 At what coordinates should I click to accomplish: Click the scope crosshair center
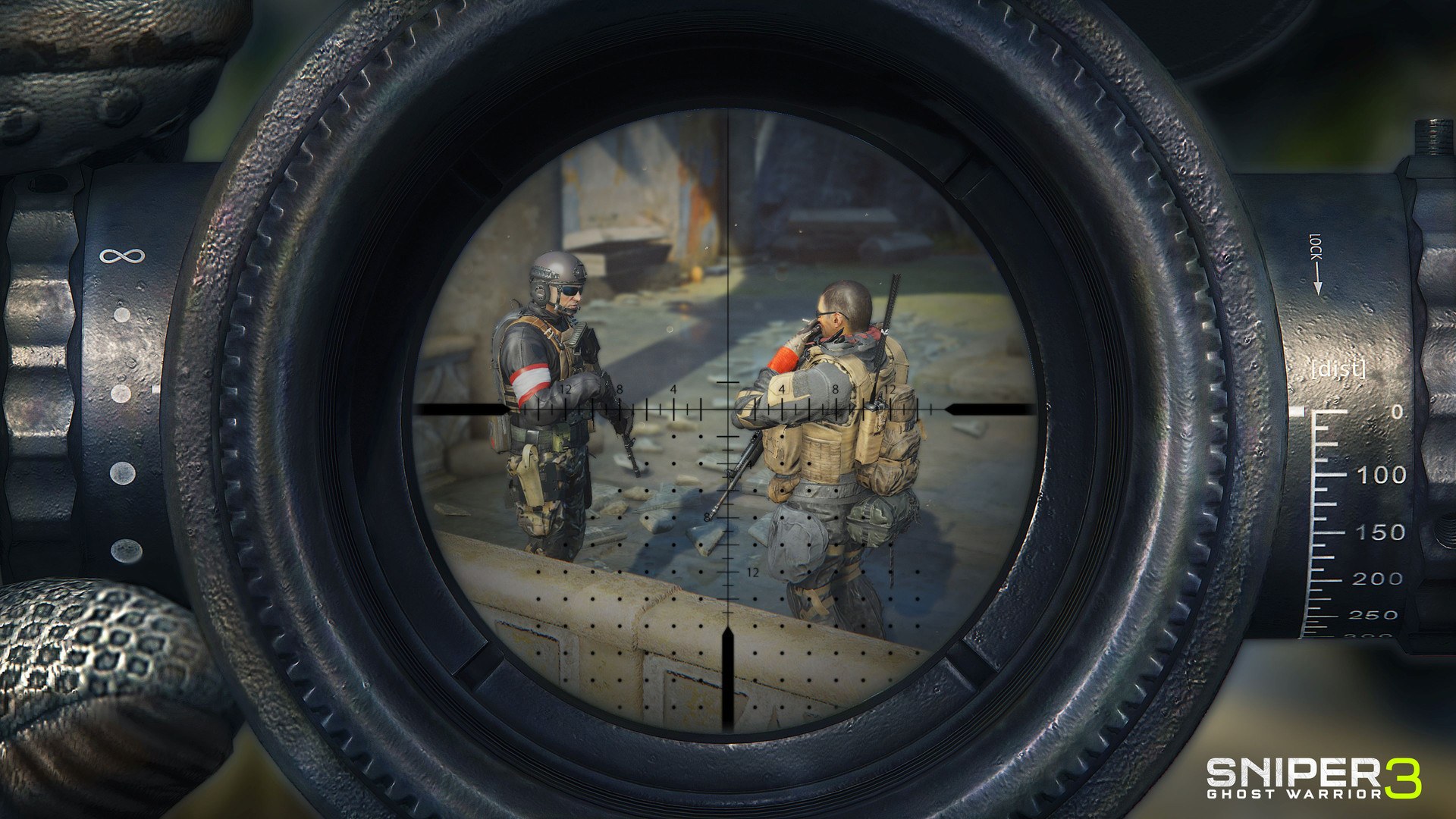(728, 409)
